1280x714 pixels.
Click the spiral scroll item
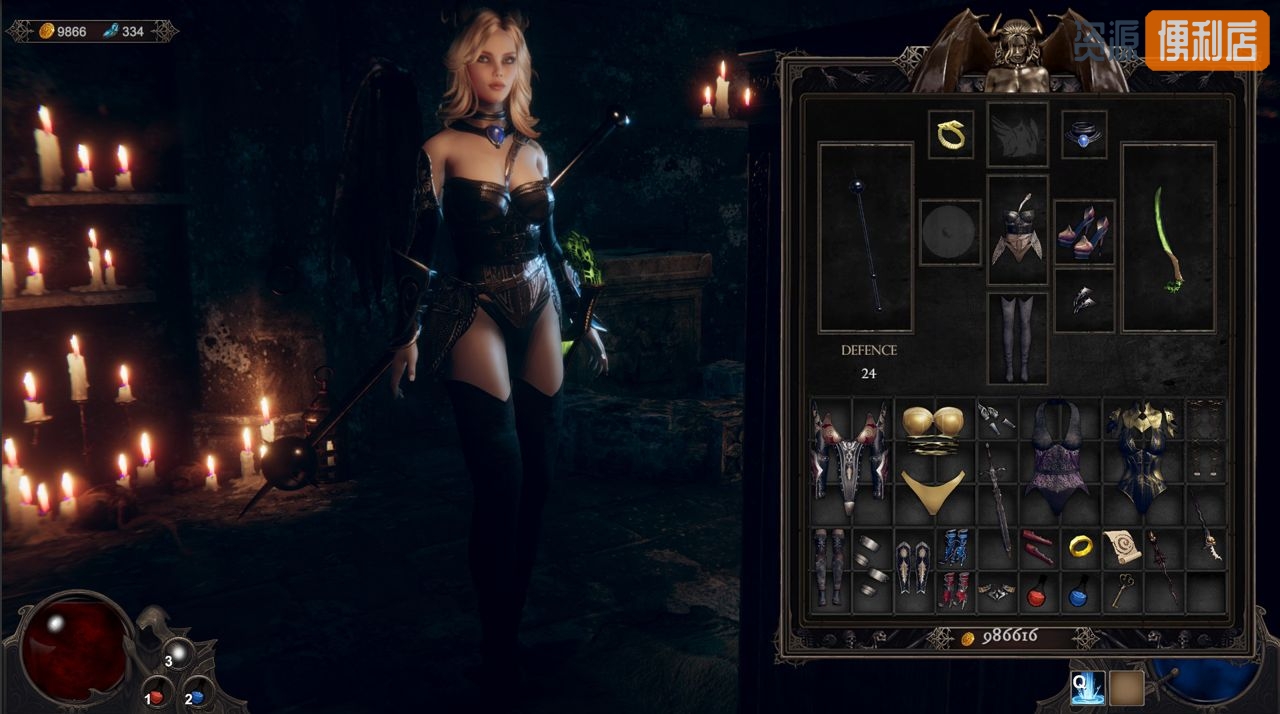pyautogui.click(x=1122, y=547)
